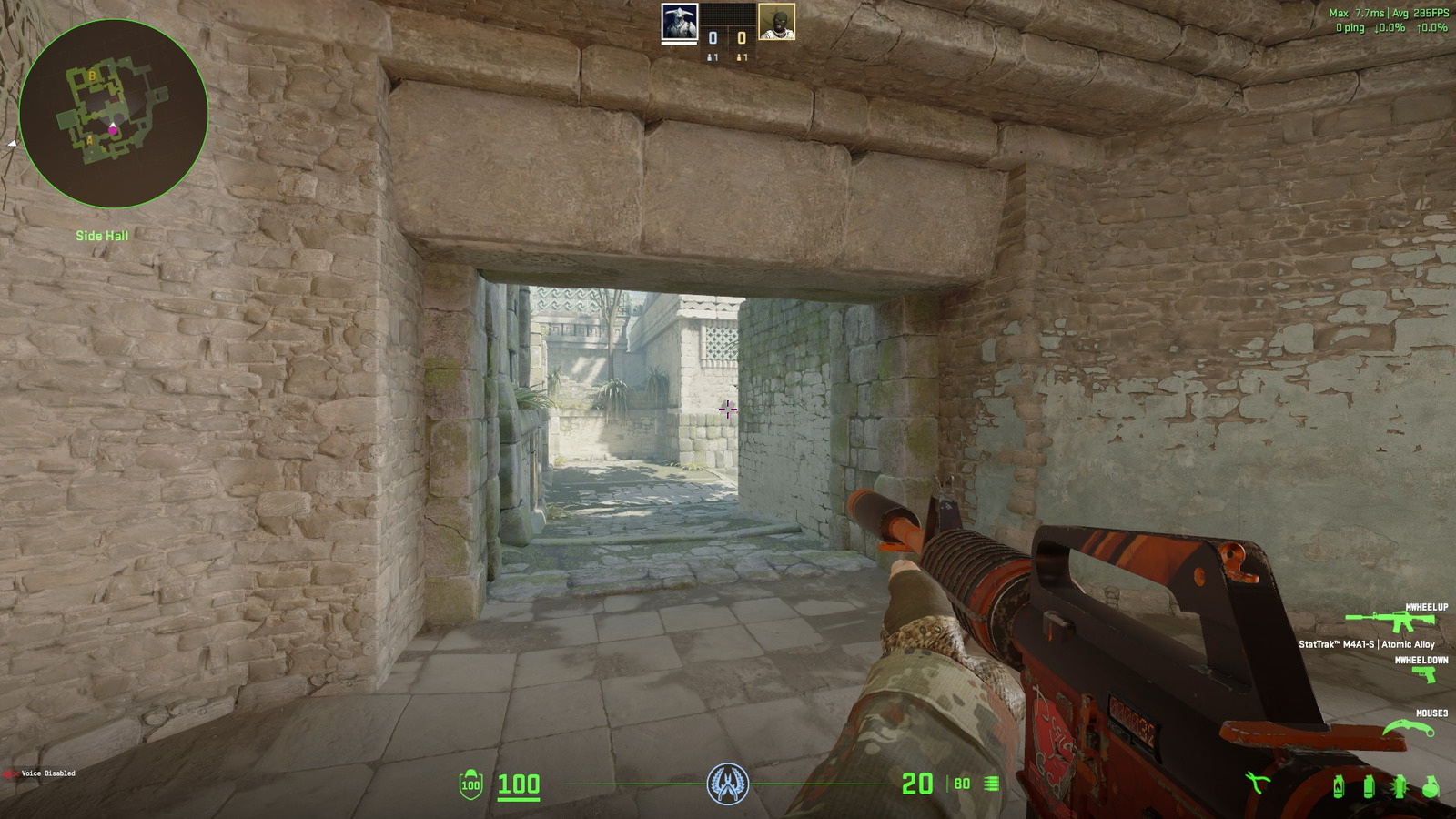Click the armor shield icon showing 100
This screenshot has width=1456, height=819.
click(x=470, y=784)
